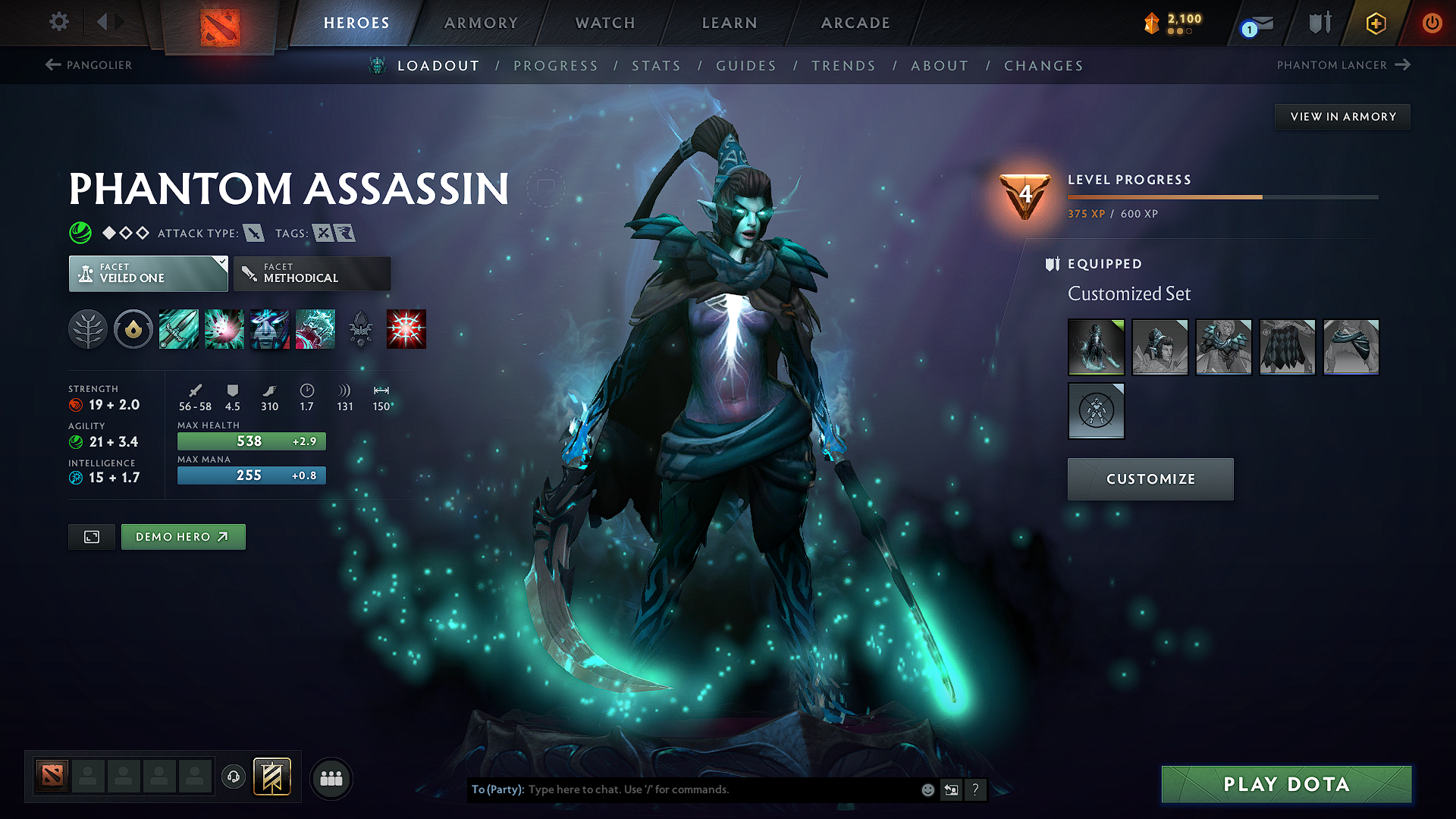Viewport: 1456px width, 819px height.
Task: Open the friends list icon near the chat
Action: click(331, 777)
